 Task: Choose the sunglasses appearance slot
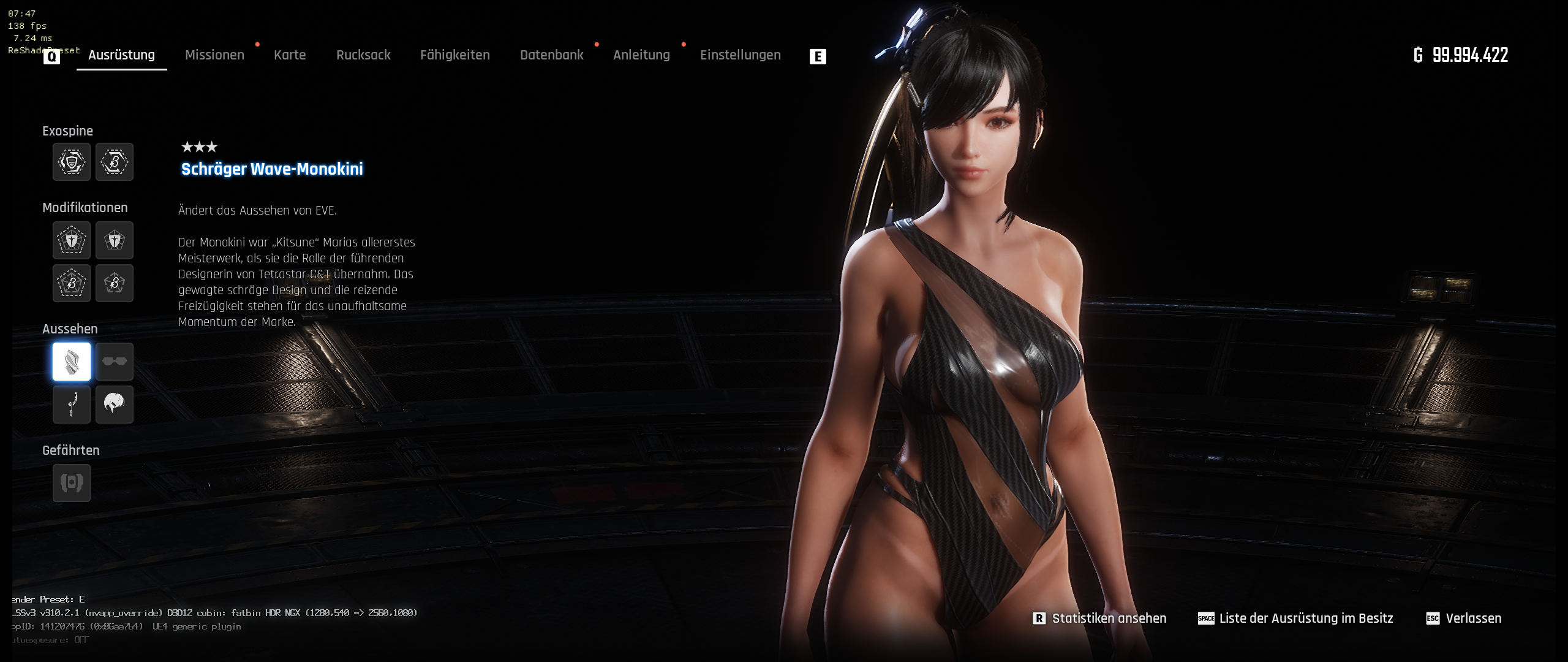[x=115, y=362]
